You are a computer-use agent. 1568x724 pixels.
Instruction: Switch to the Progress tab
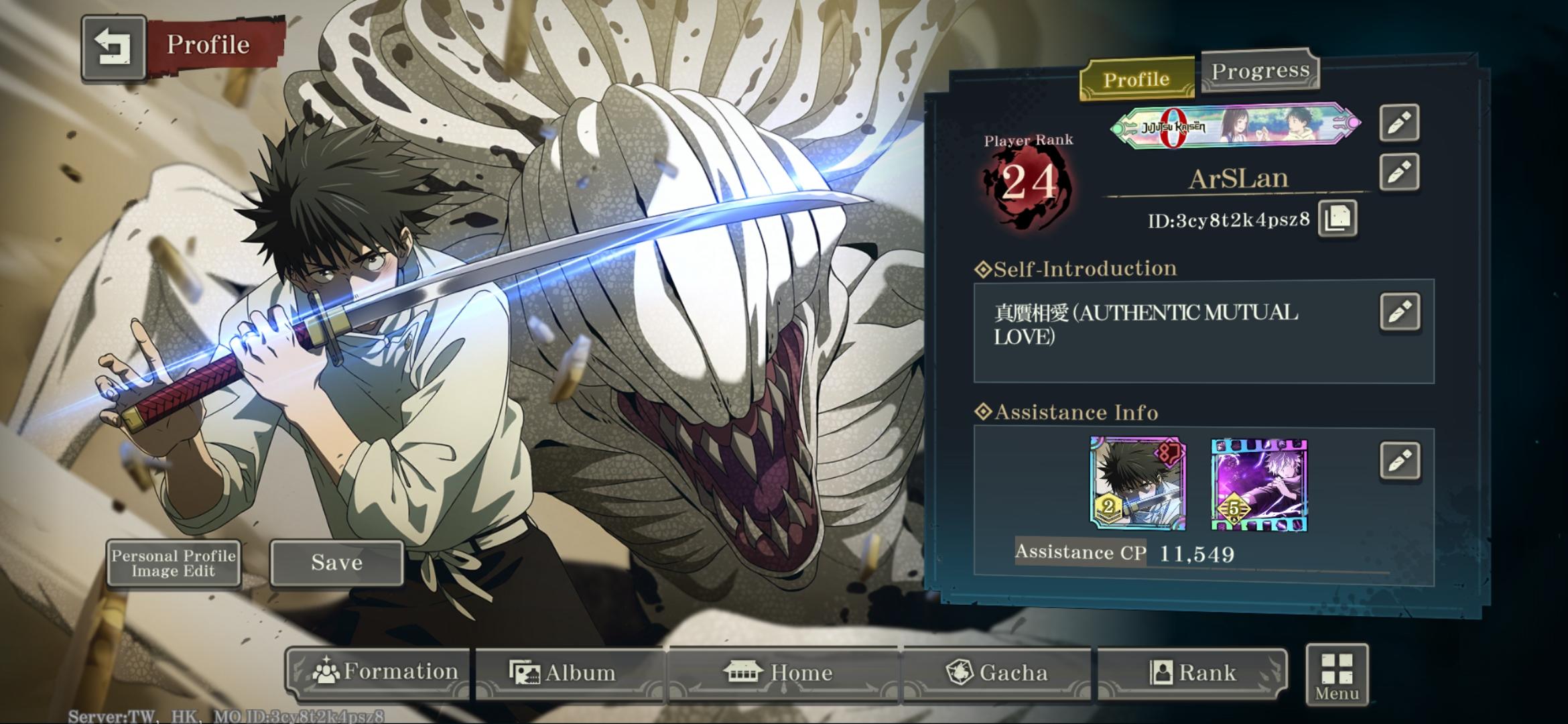pyautogui.click(x=1260, y=70)
